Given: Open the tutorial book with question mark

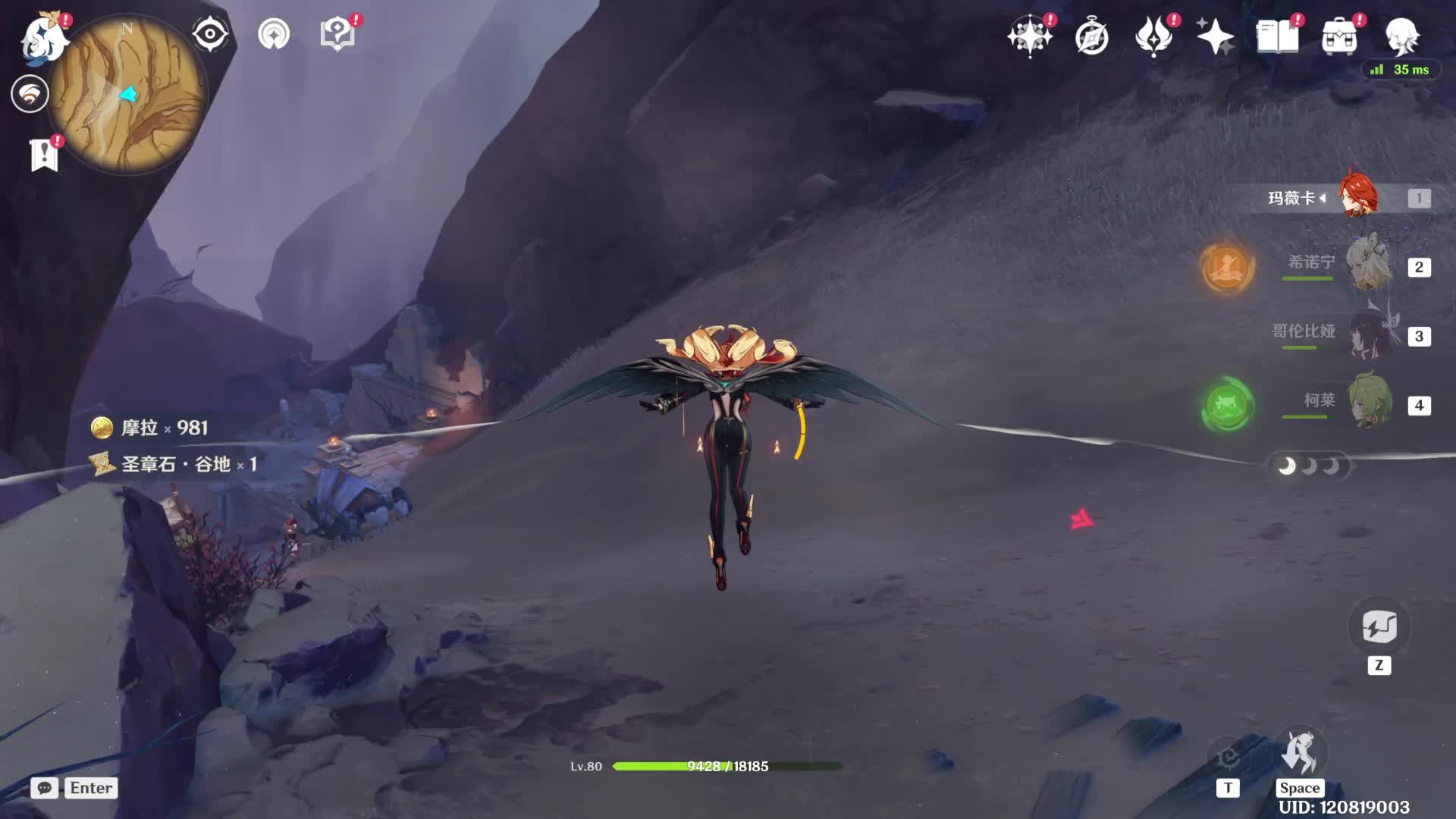Looking at the screenshot, I should (337, 34).
